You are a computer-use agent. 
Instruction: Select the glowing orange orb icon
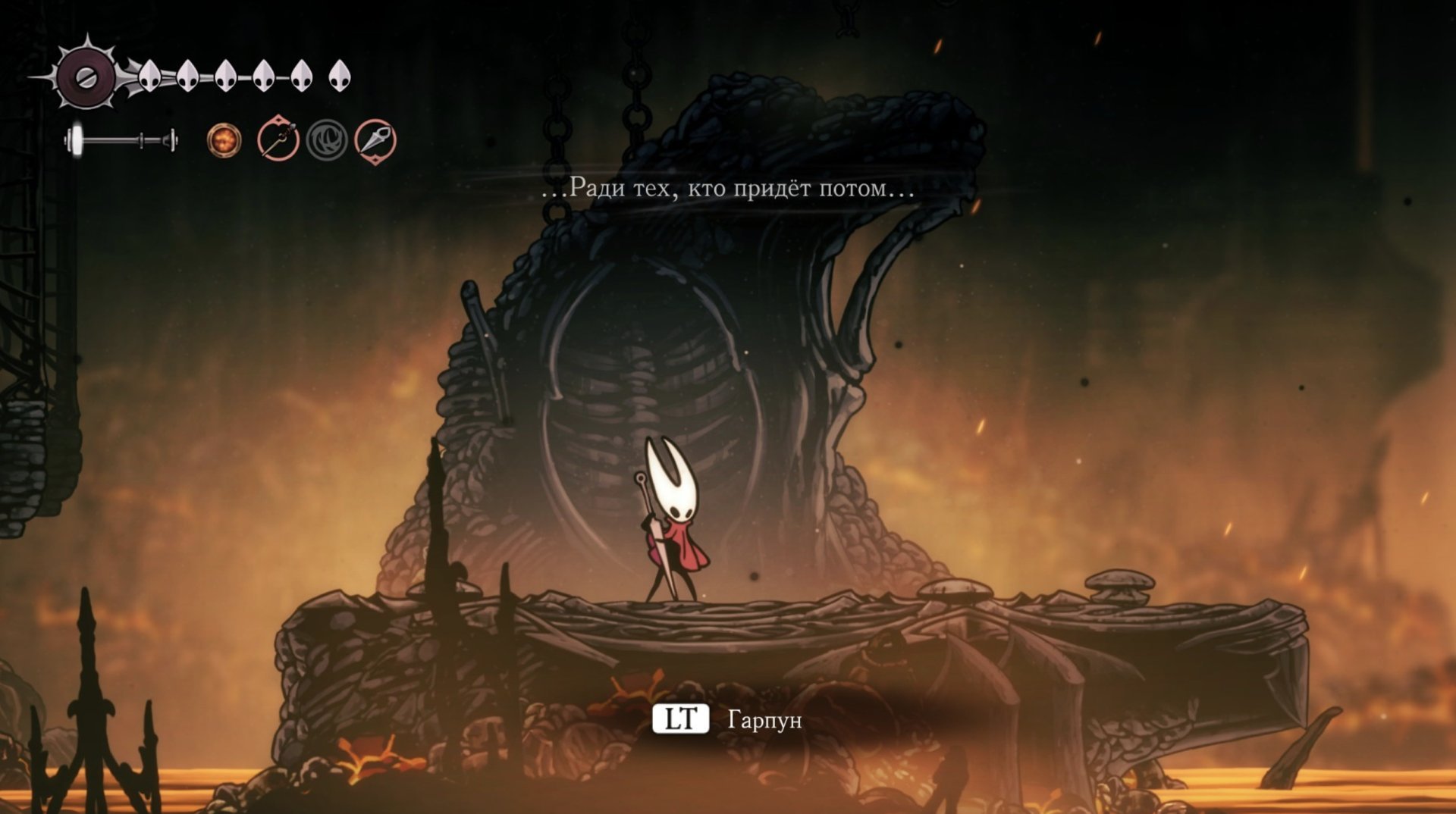click(224, 141)
